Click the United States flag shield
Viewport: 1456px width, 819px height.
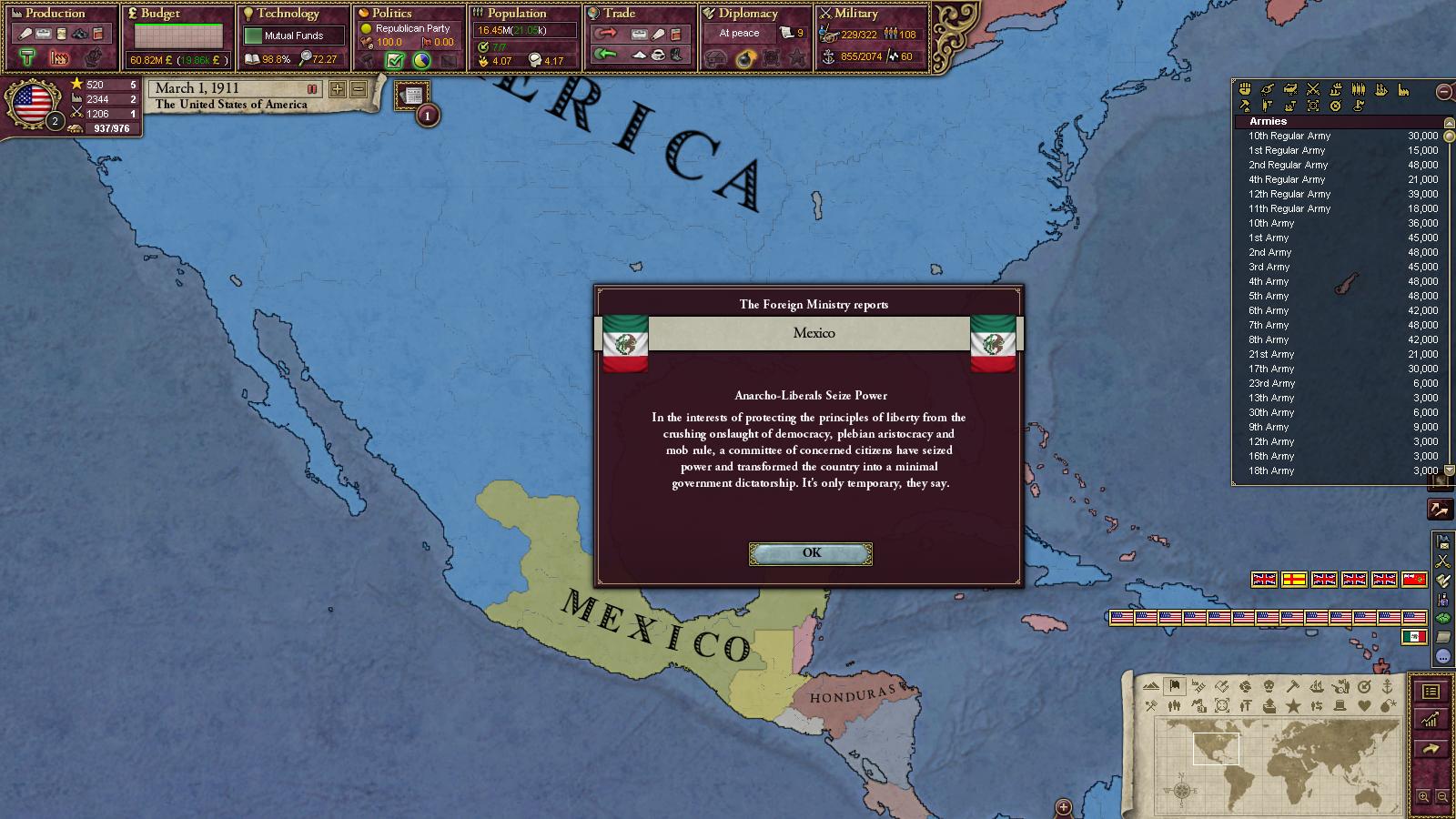click(x=32, y=103)
